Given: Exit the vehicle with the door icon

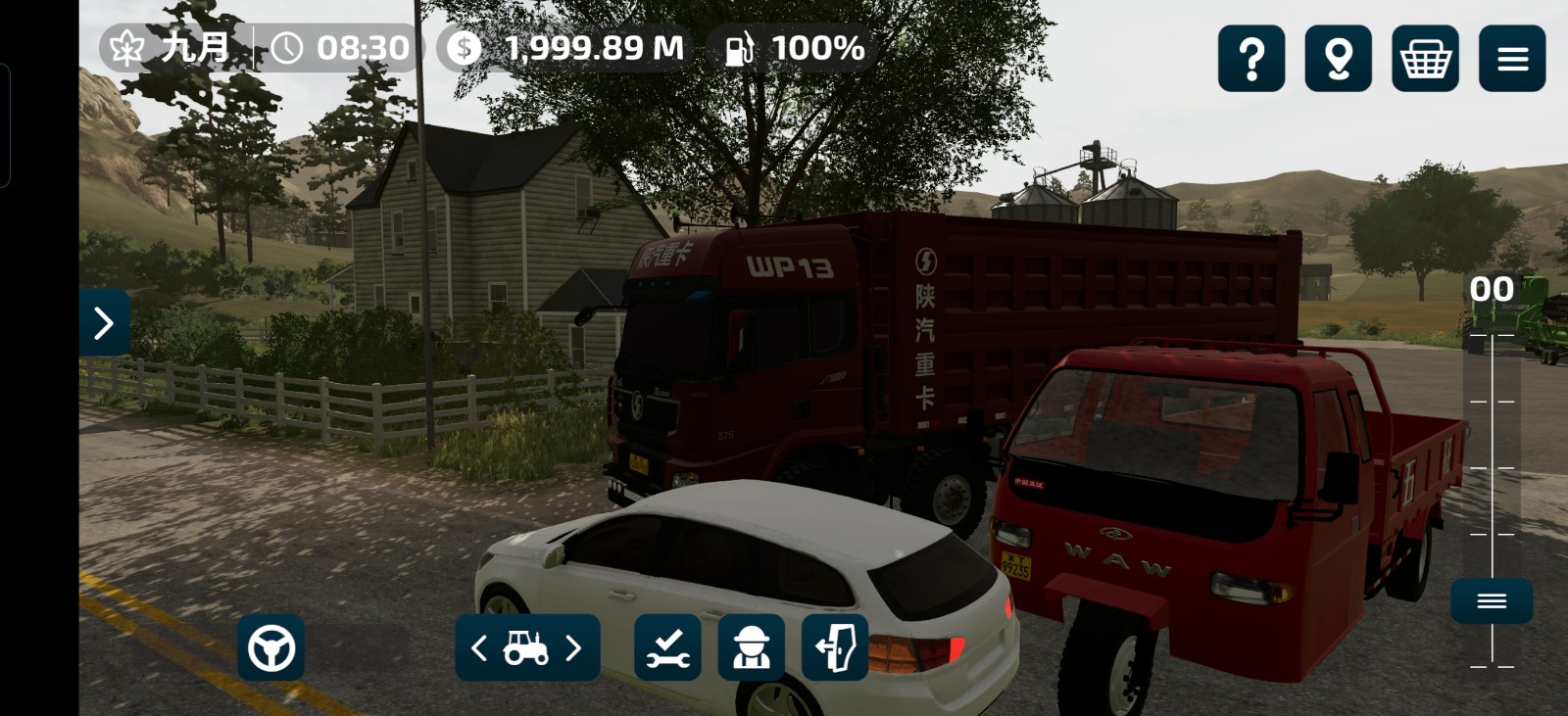Looking at the screenshot, I should tap(835, 647).
